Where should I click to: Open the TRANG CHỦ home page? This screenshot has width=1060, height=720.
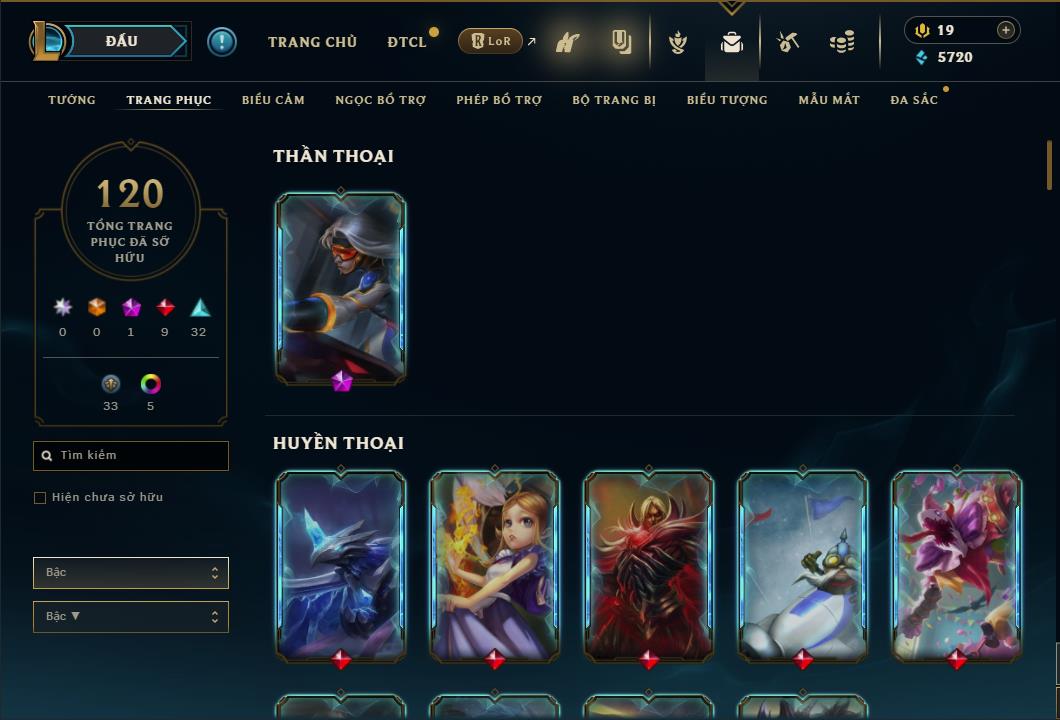pos(312,42)
